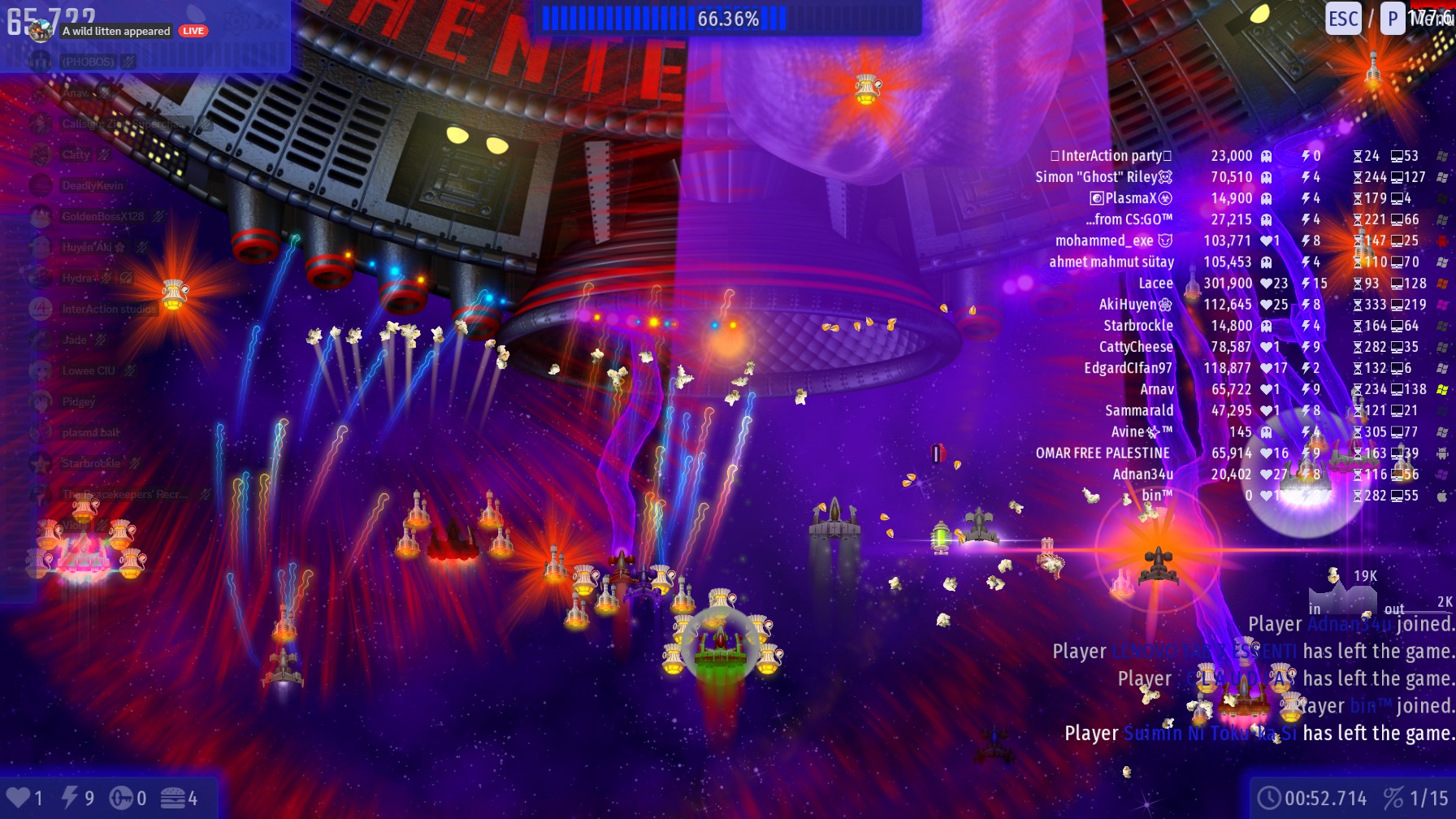Select the AkiHuyen scoreboard row
Image resolution: width=1456 pixels, height=819 pixels.
[1135, 305]
